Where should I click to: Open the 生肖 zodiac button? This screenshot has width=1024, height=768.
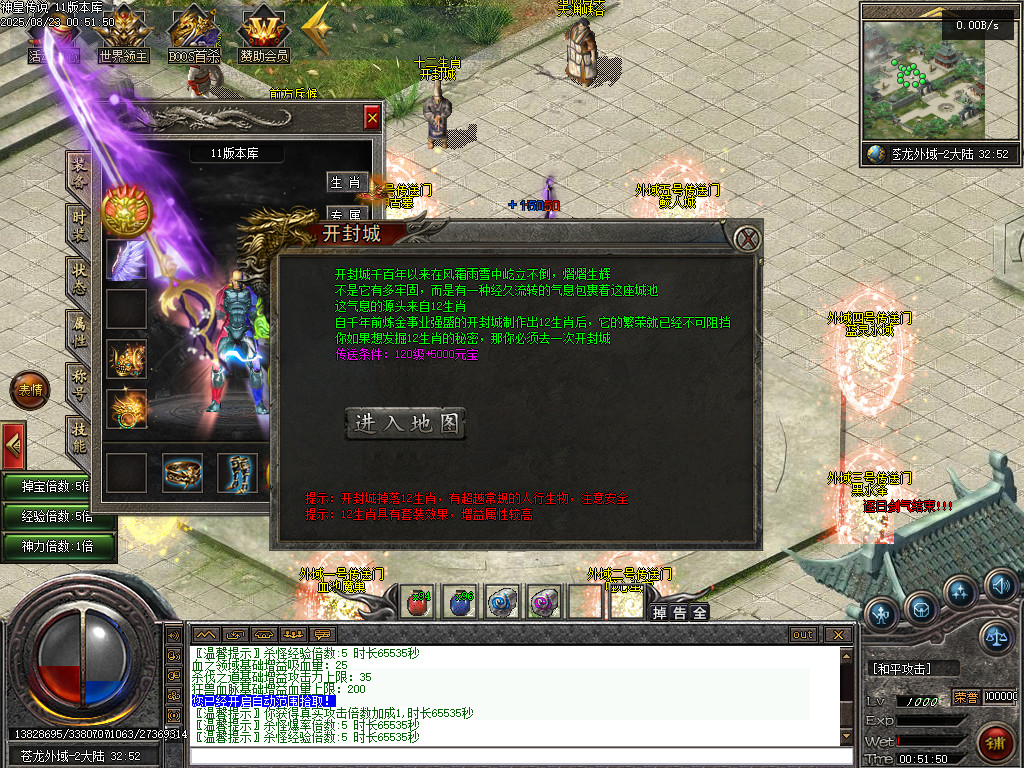point(346,182)
